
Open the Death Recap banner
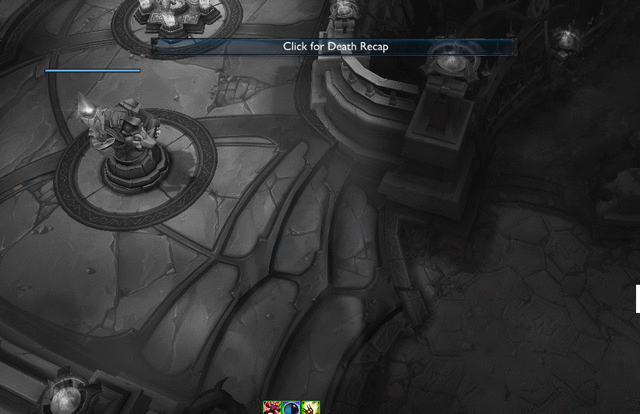coord(334,46)
